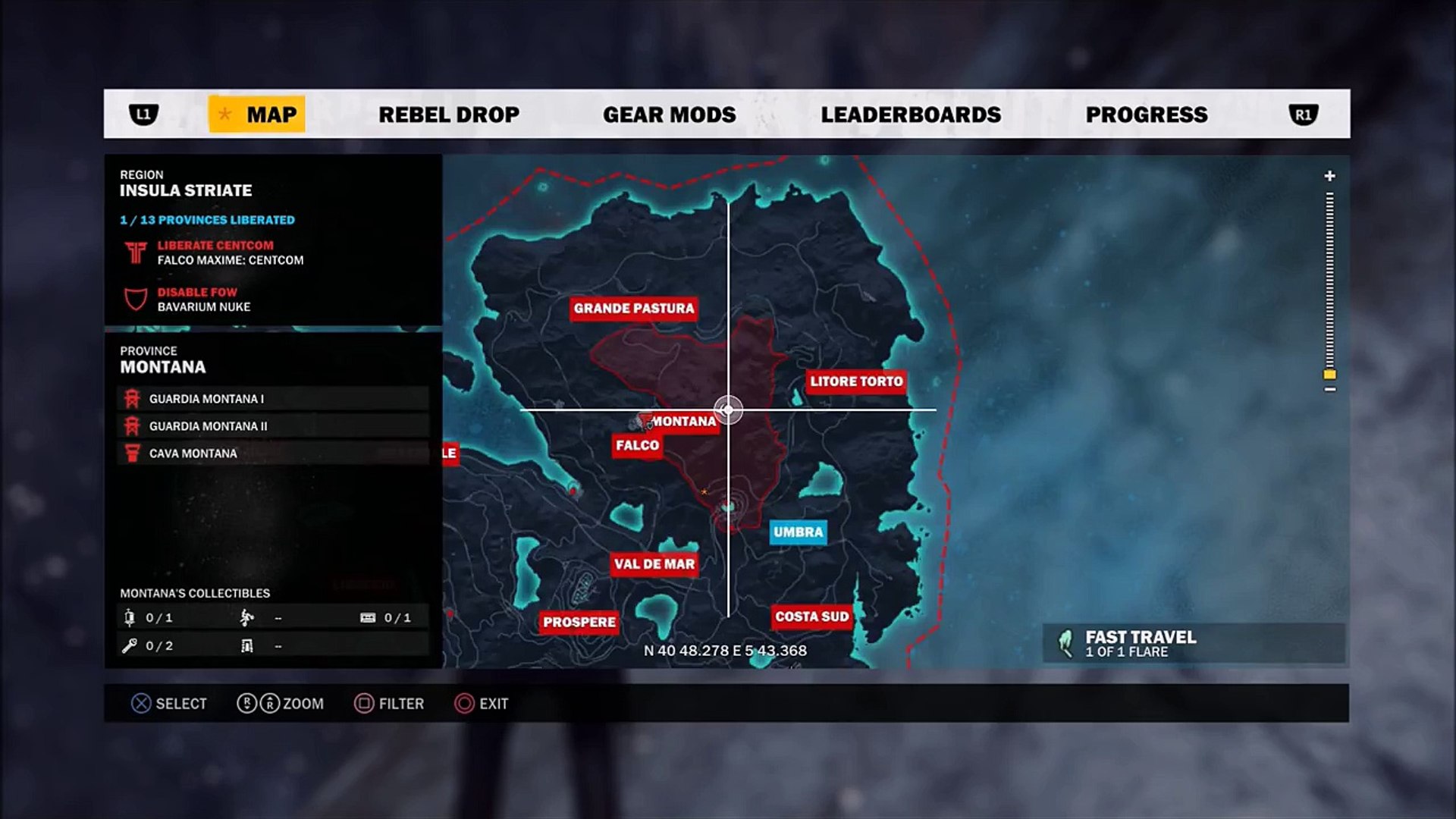This screenshot has height=819, width=1456.
Task: Click the blue Umbra province label
Action: click(x=798, y=532)
